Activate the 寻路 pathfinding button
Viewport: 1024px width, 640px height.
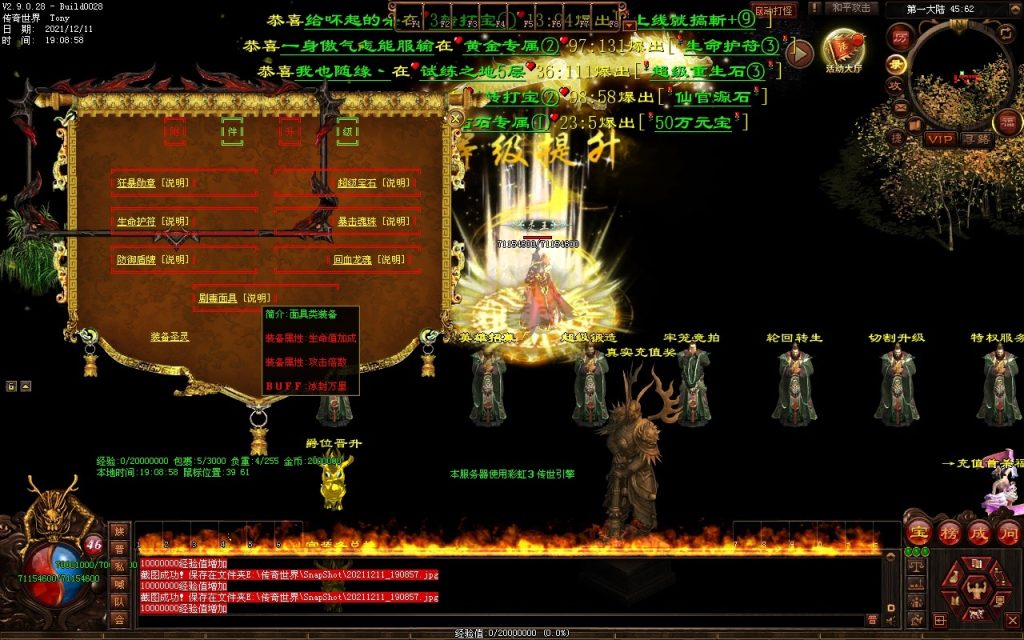click(976, 139)
